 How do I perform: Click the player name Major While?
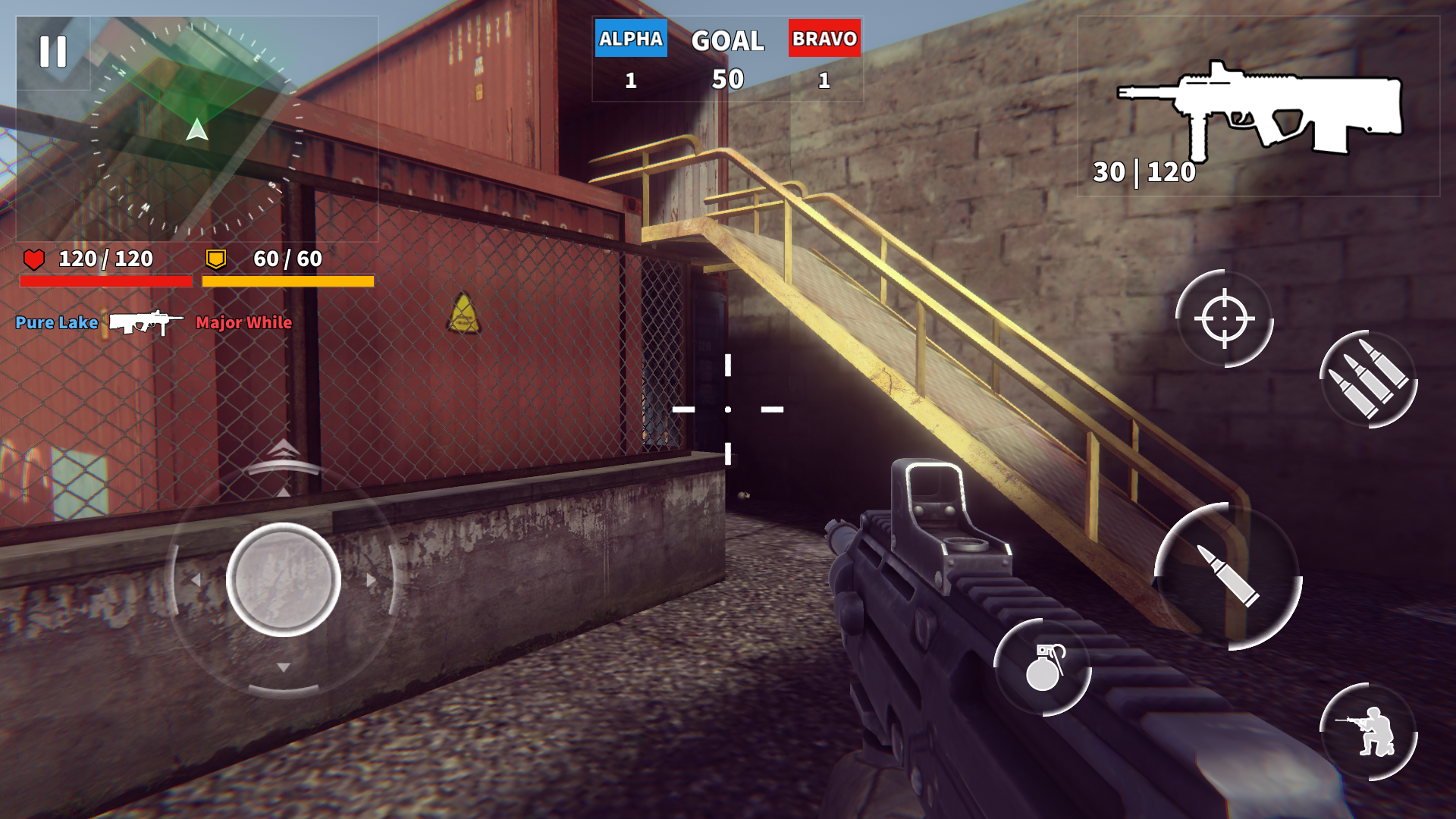point(243,323)
